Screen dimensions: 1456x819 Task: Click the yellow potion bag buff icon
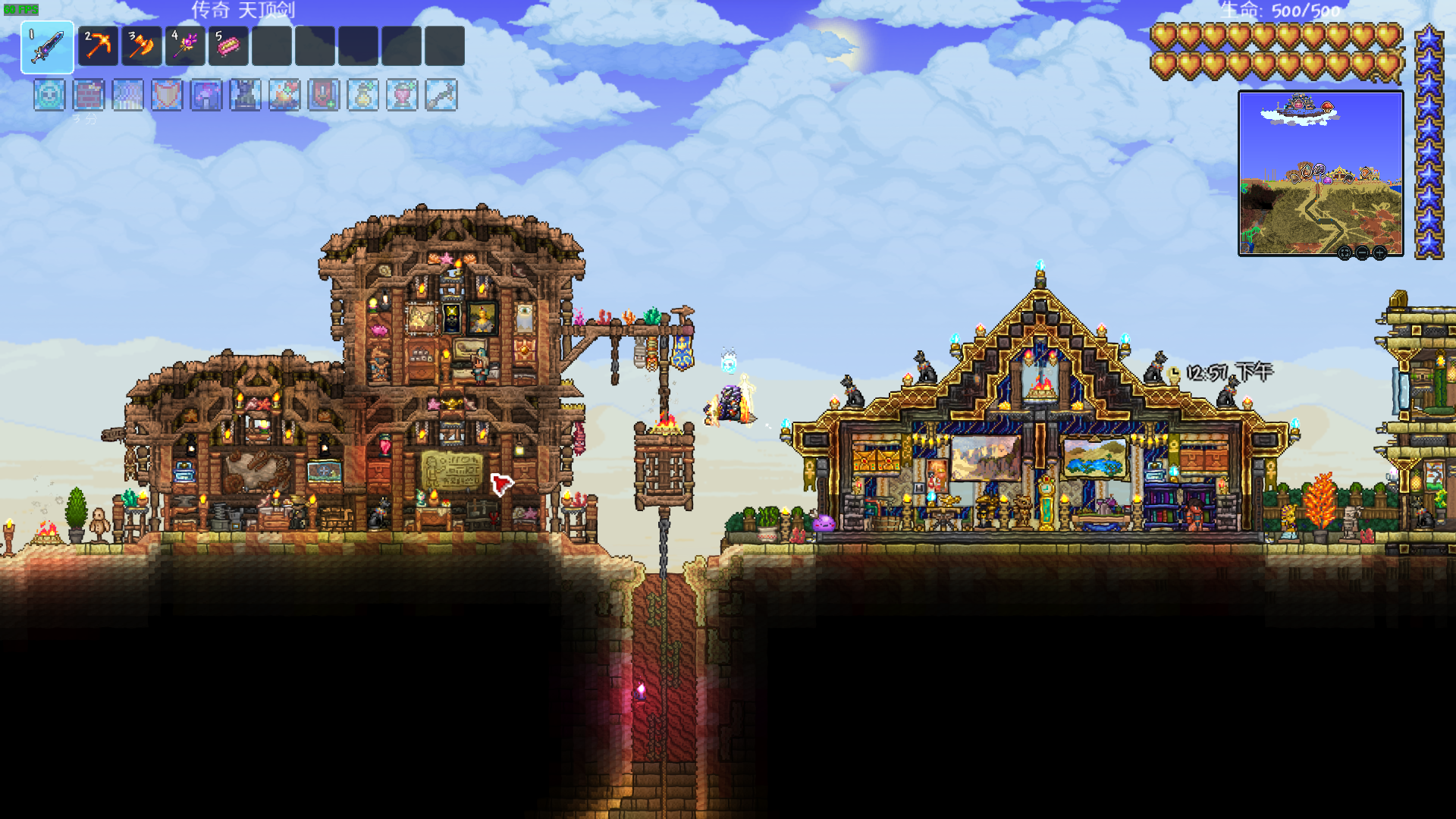click(x=362, y=96)
